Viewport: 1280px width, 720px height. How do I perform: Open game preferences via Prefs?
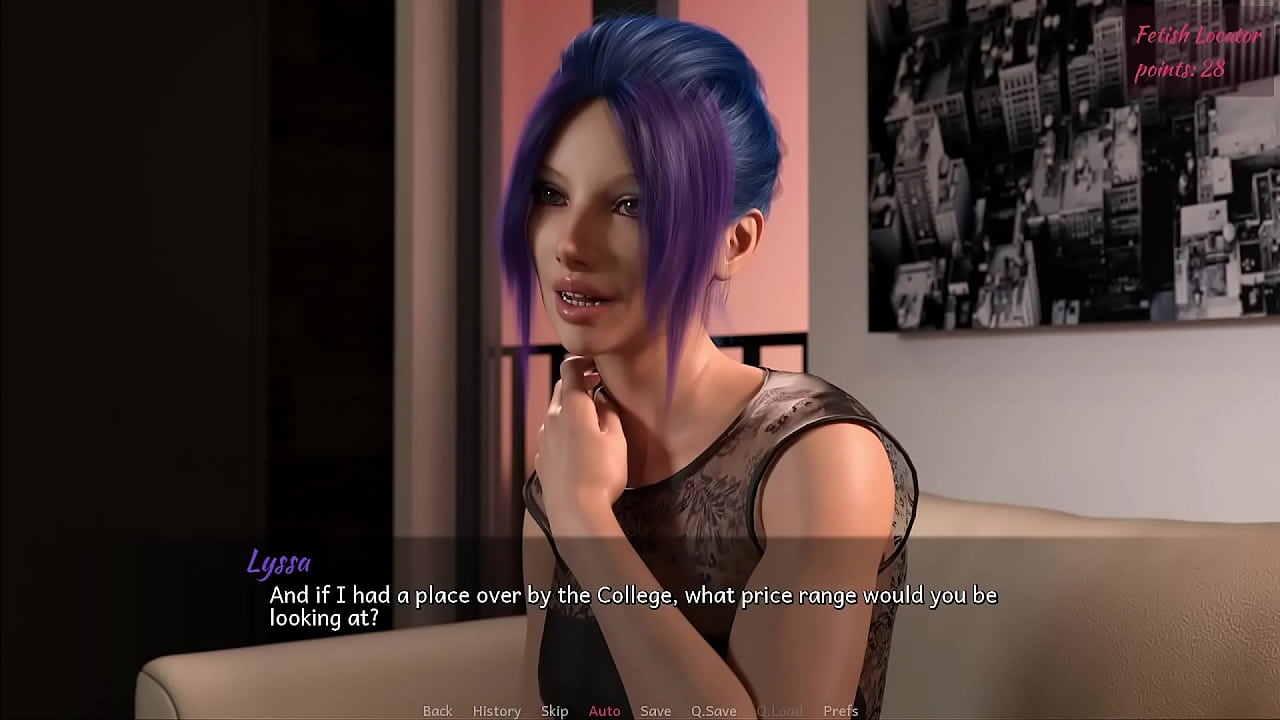[x=840, y=711]
